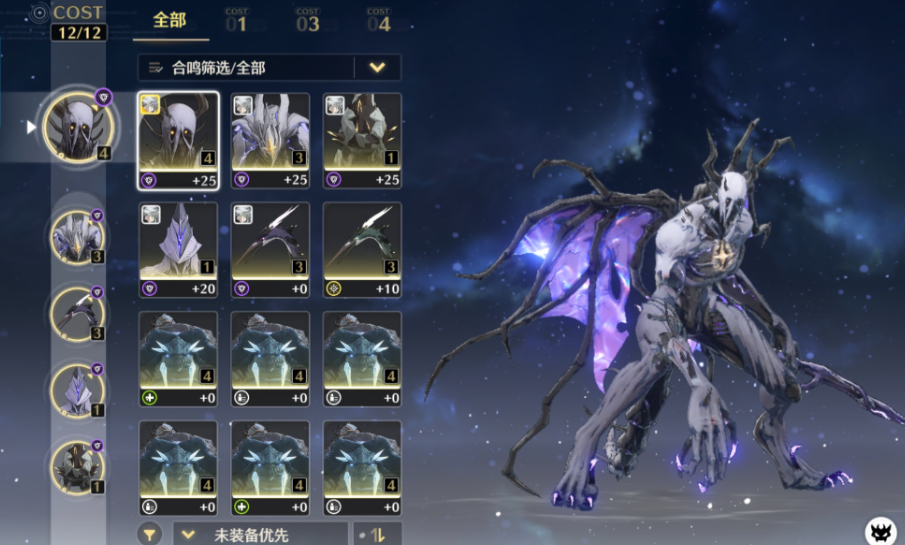Open the 合鸣筛选/全部 filter dropdown
This screenshot has height=545, width=905.
coord(269,68)
